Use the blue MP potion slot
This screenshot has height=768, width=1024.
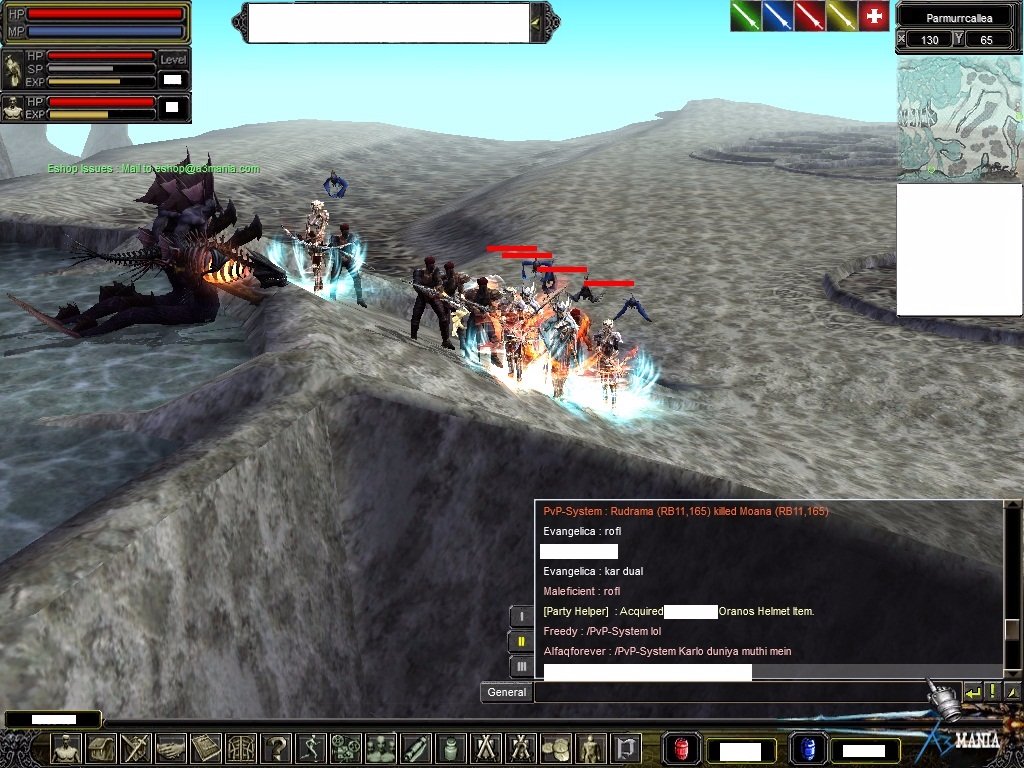pyautogui.click(x=806, y=749)
